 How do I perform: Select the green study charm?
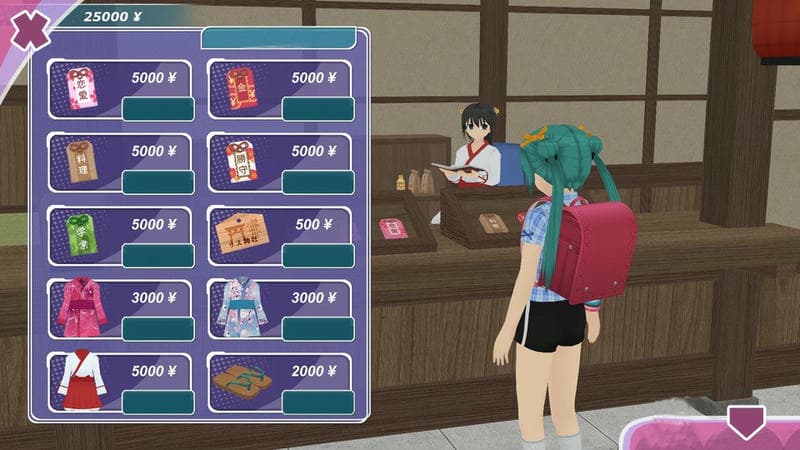158,255
